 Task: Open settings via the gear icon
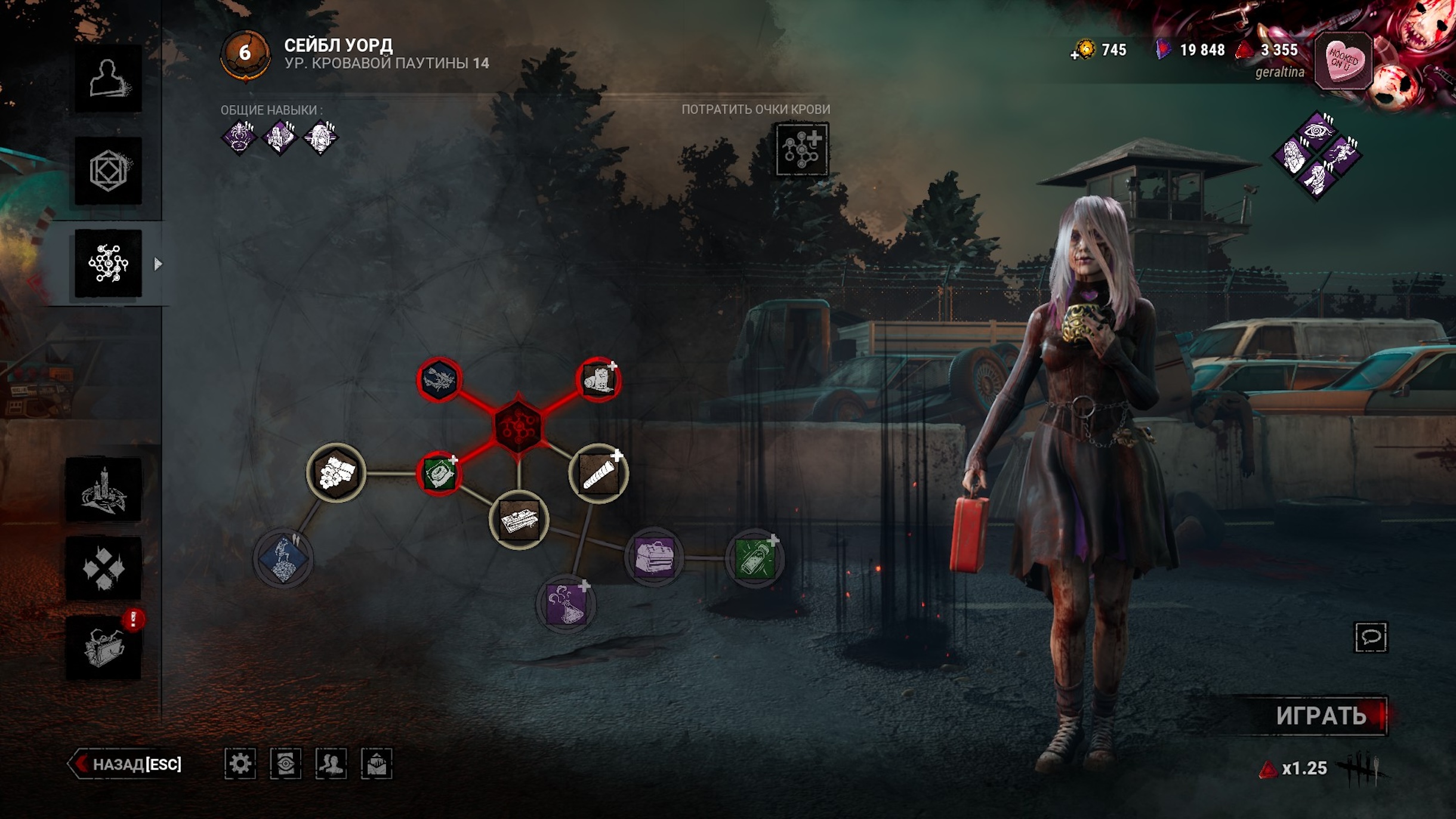click(x=240, y=764)
